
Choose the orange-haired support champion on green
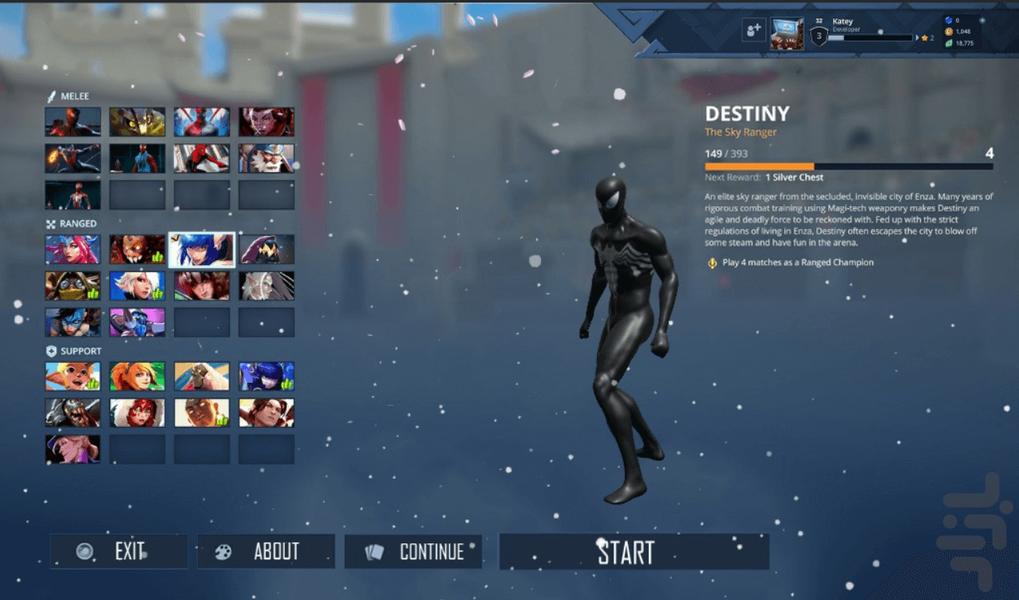(137, 376)
